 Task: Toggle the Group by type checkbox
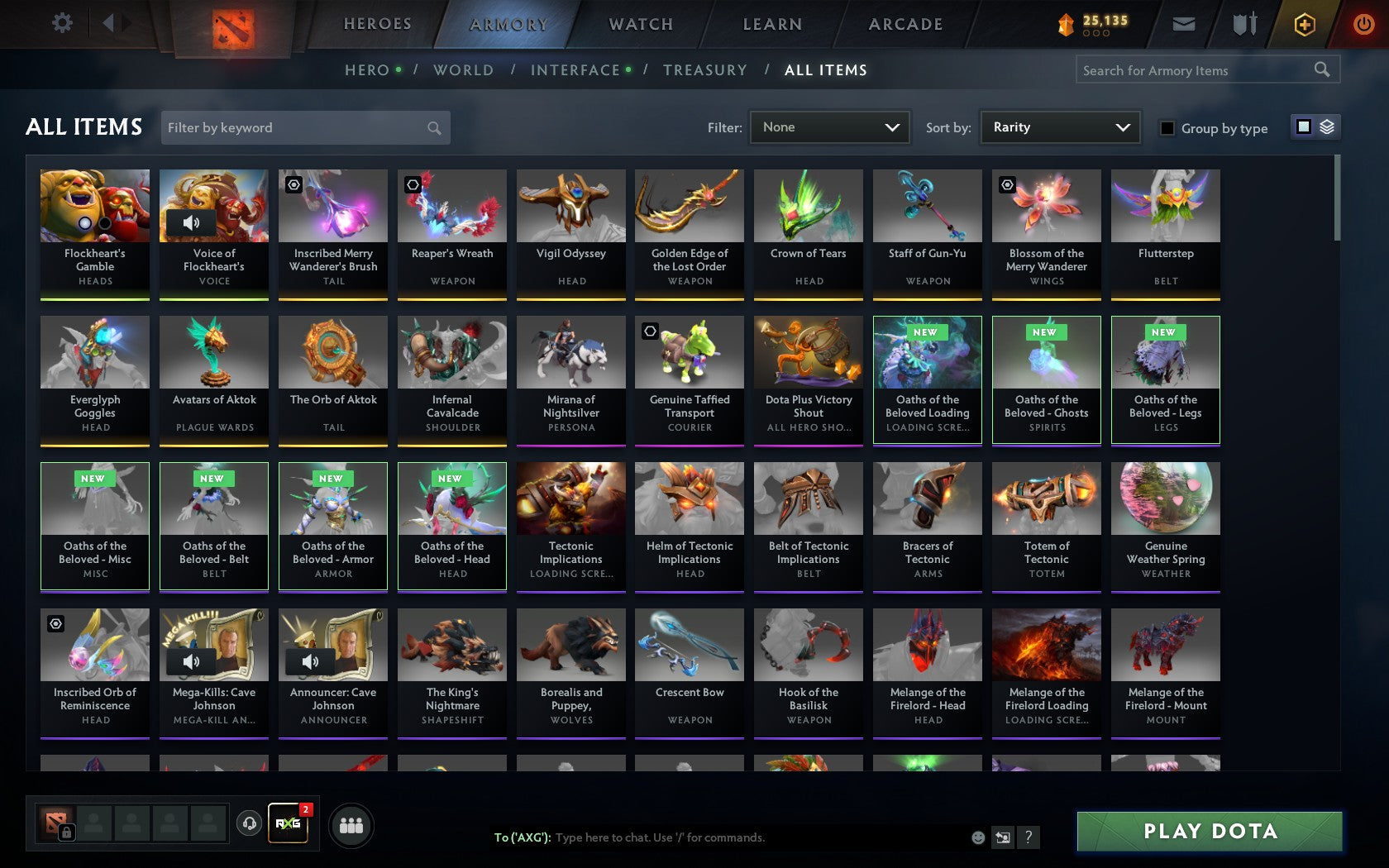click(1166, 129)
